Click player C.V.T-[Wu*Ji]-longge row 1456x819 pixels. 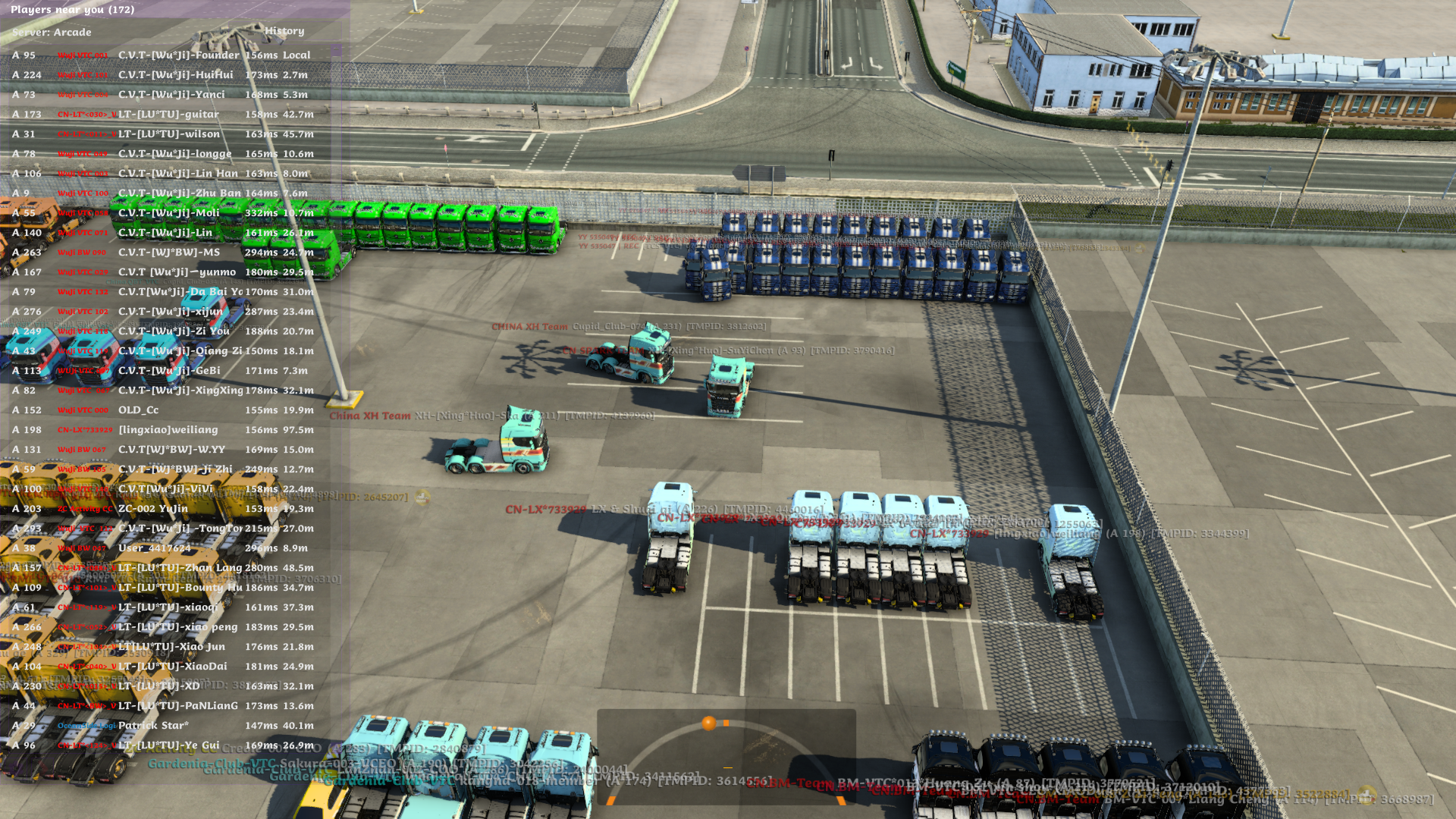174,154
